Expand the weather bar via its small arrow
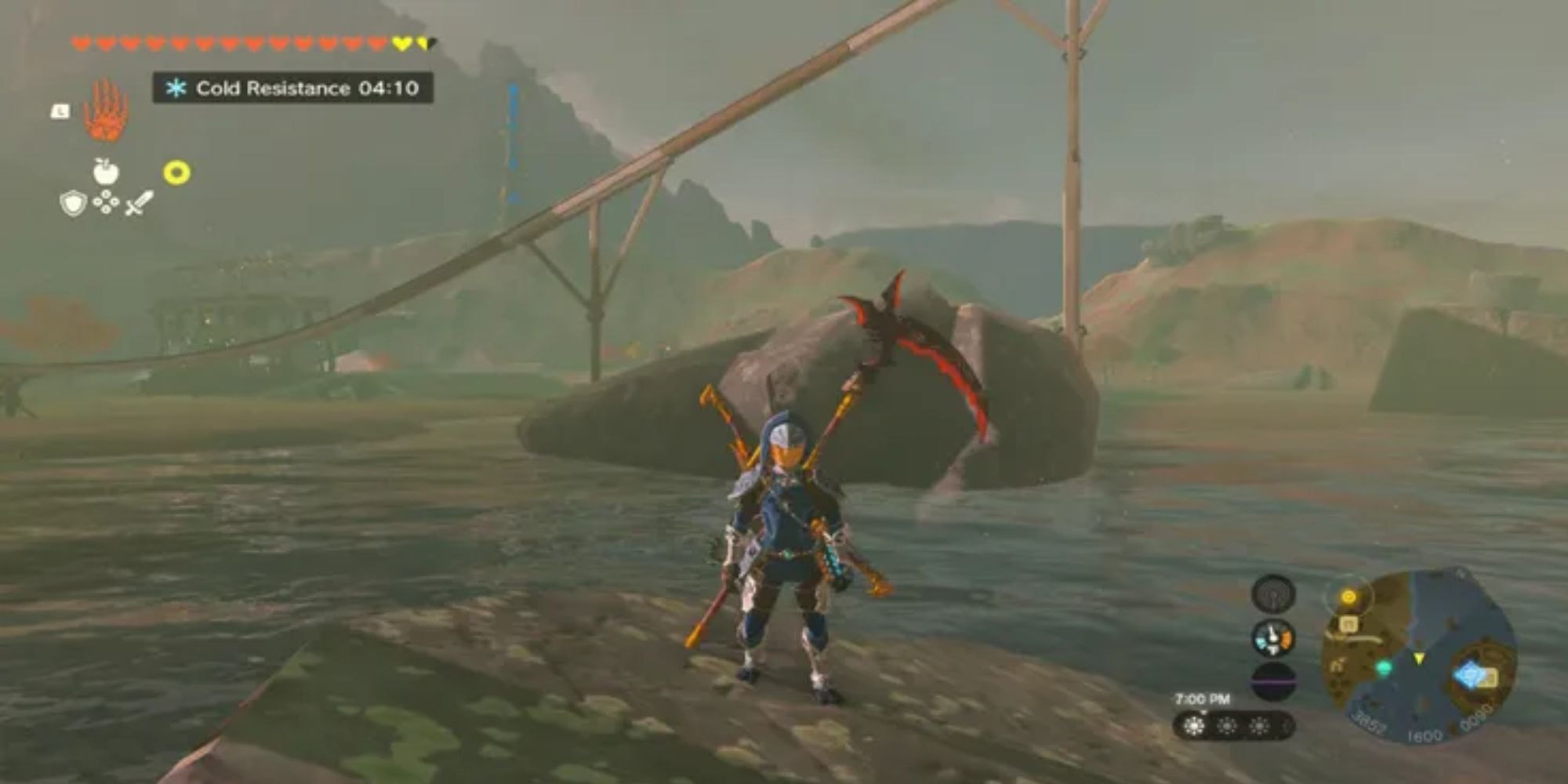Image resolution: width=1568 pixels, height=784 pixels. click(1204, 712)
